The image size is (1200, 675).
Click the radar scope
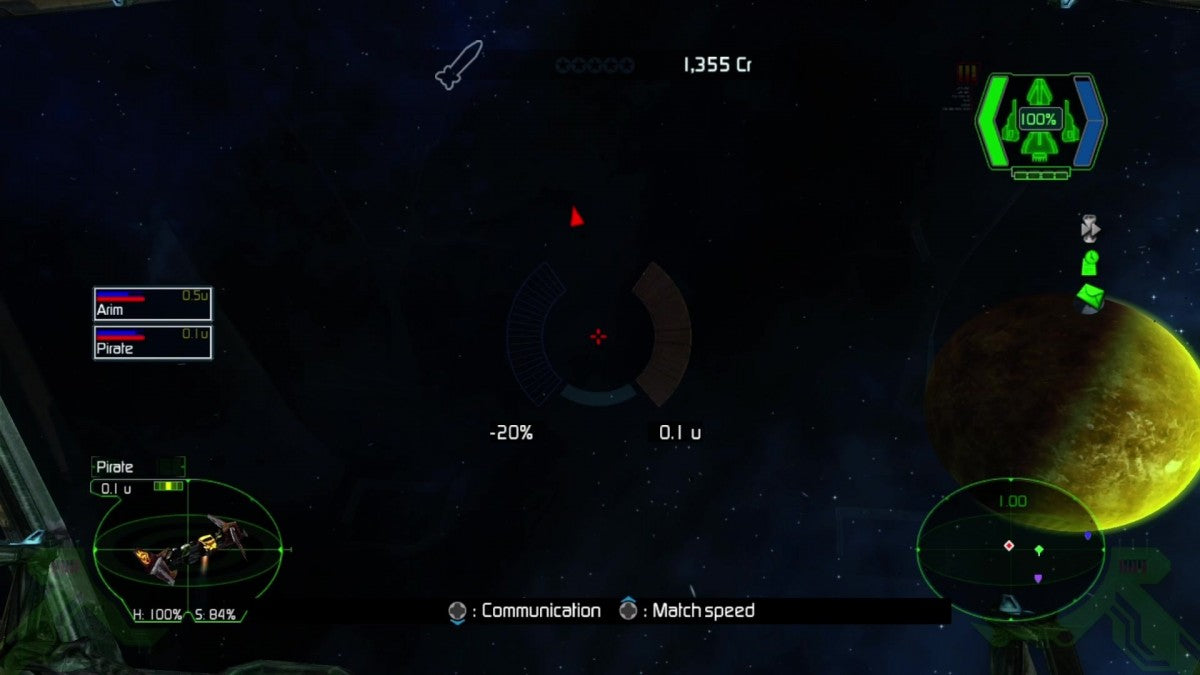tap(1010, 548)
